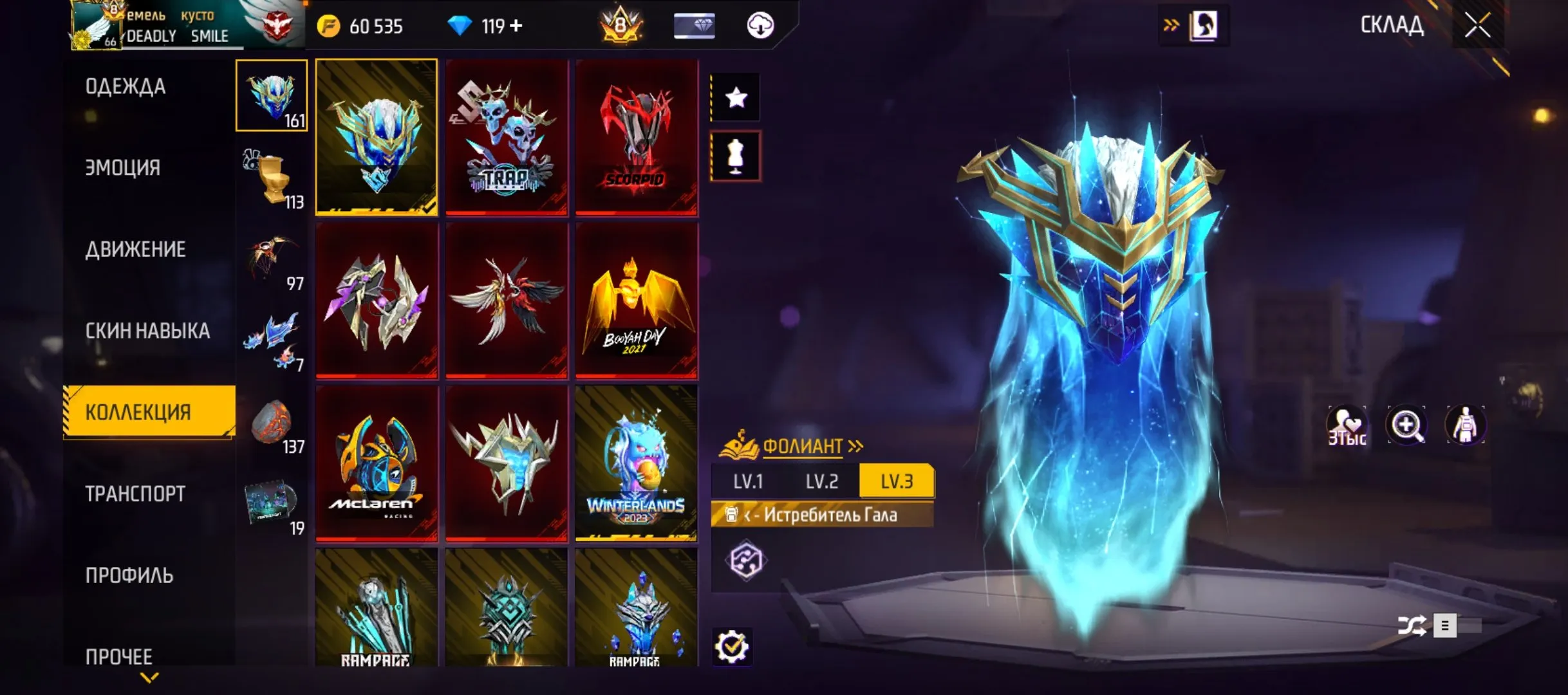Screen dimensions: 1568x695
Task: Choose the Winterlands 2023 backpack tile
Action: (x=637, y=463)
